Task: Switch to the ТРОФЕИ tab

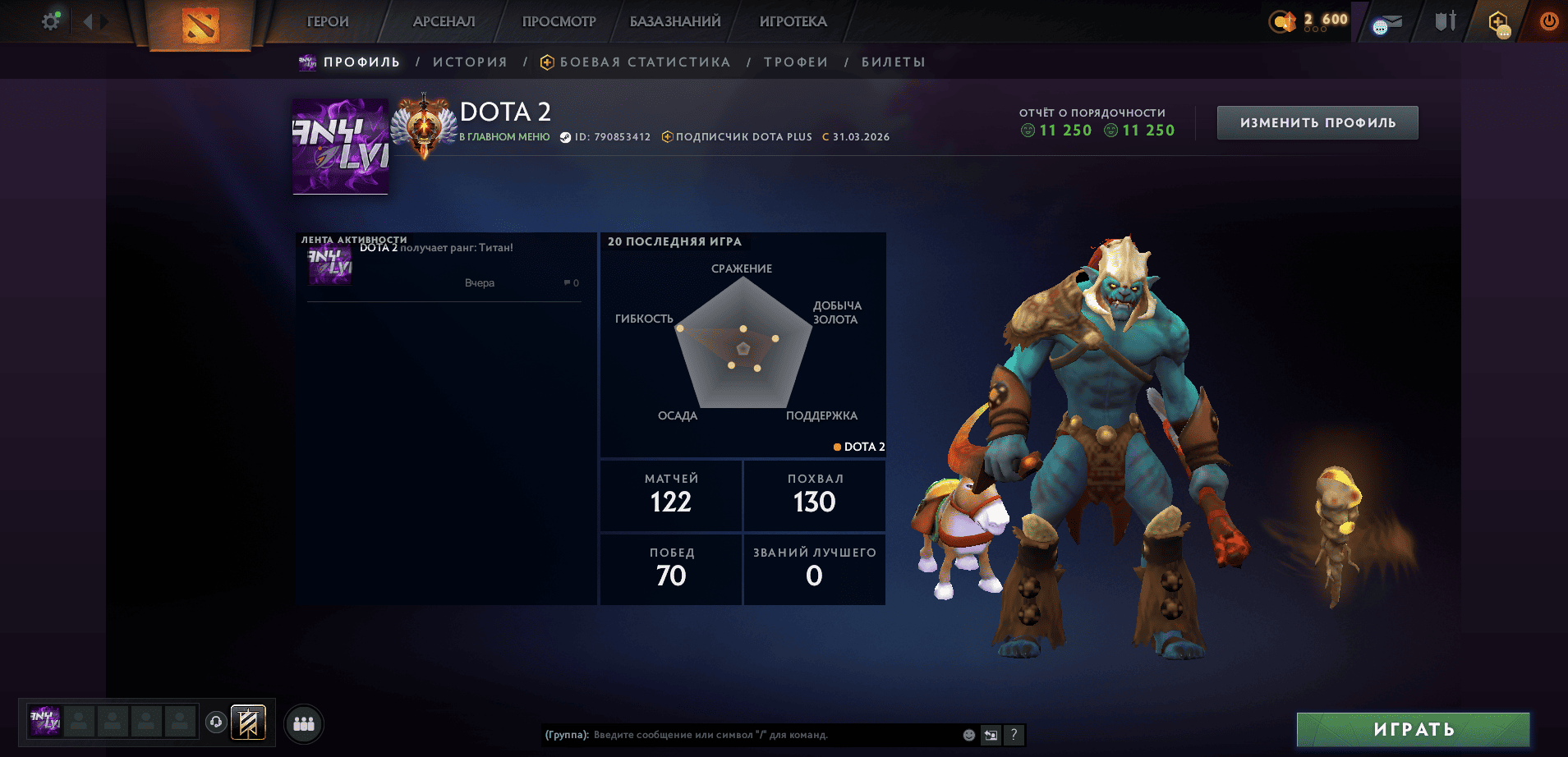Action: pyautogui.click(x=796, y=62)
